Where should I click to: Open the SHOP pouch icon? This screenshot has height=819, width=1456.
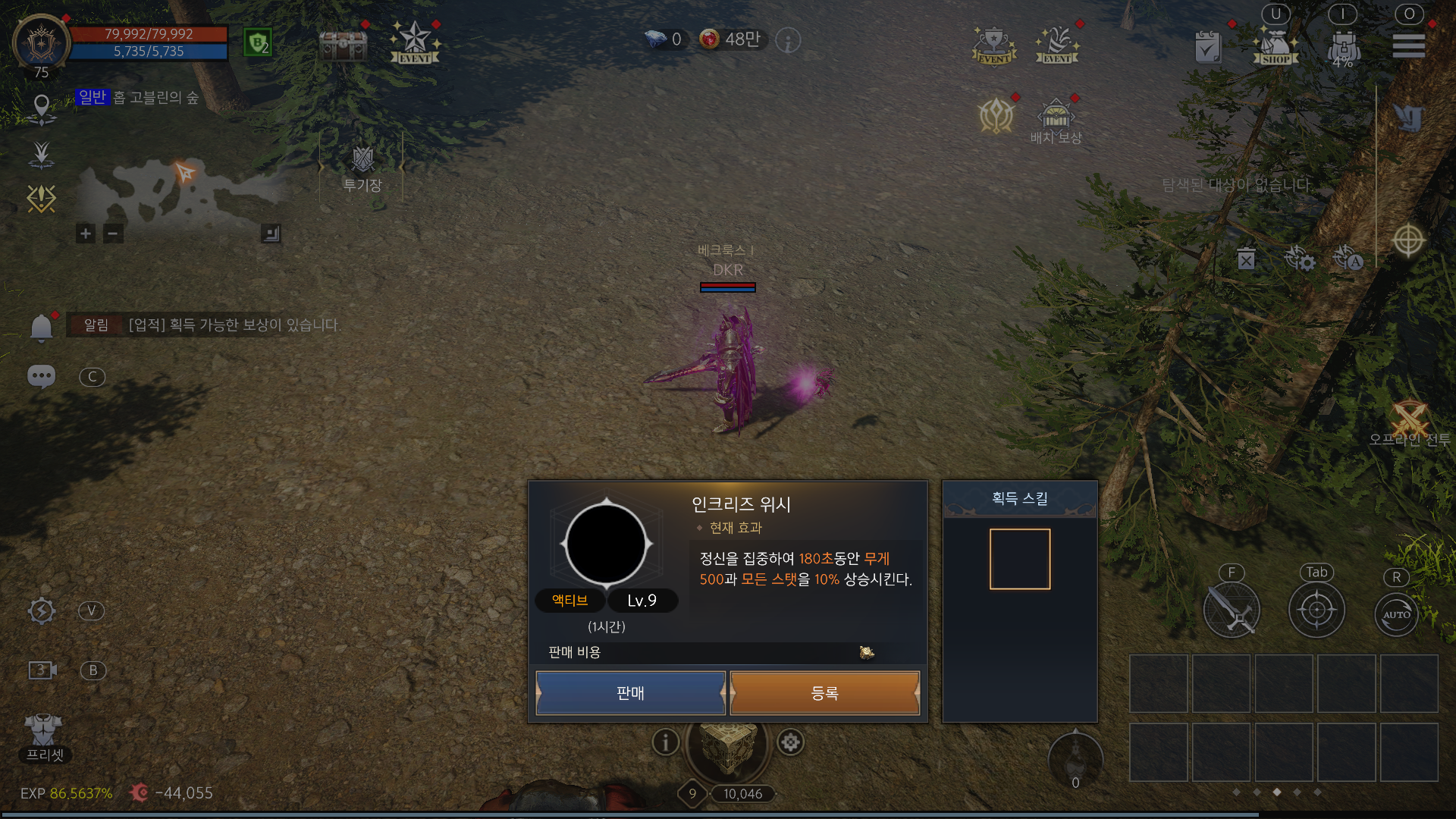click(x=1275, y=44)
